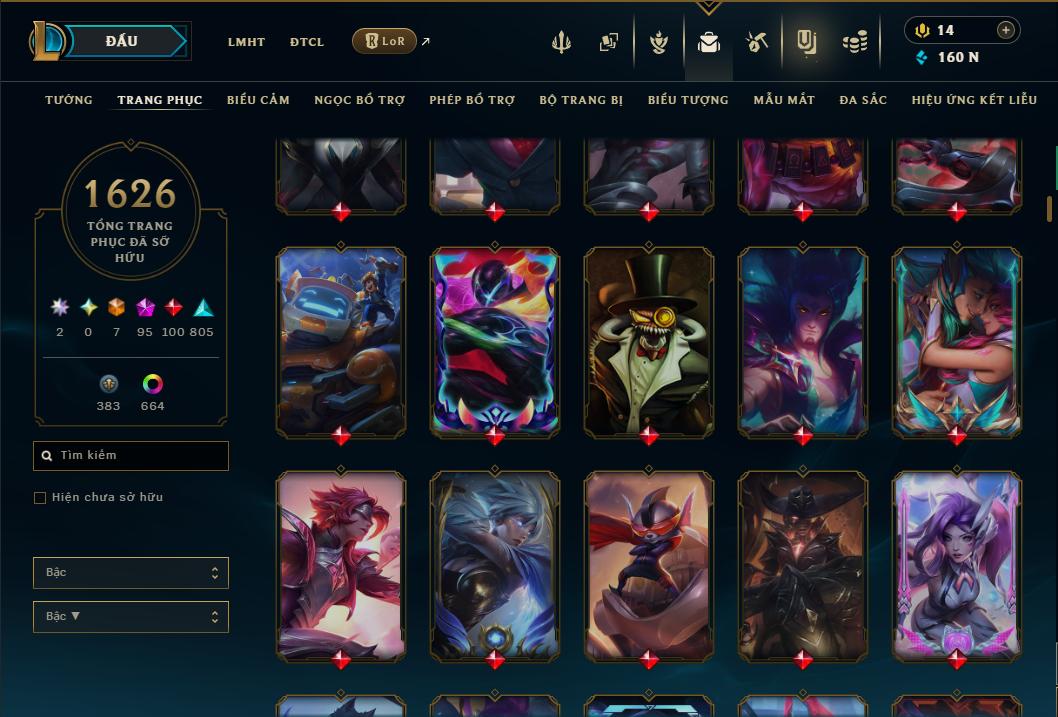This screenshot has width=1058, height=717.
Task: Open the coin stack store icon
Action: pyautogui.click(x=854, y=42)
